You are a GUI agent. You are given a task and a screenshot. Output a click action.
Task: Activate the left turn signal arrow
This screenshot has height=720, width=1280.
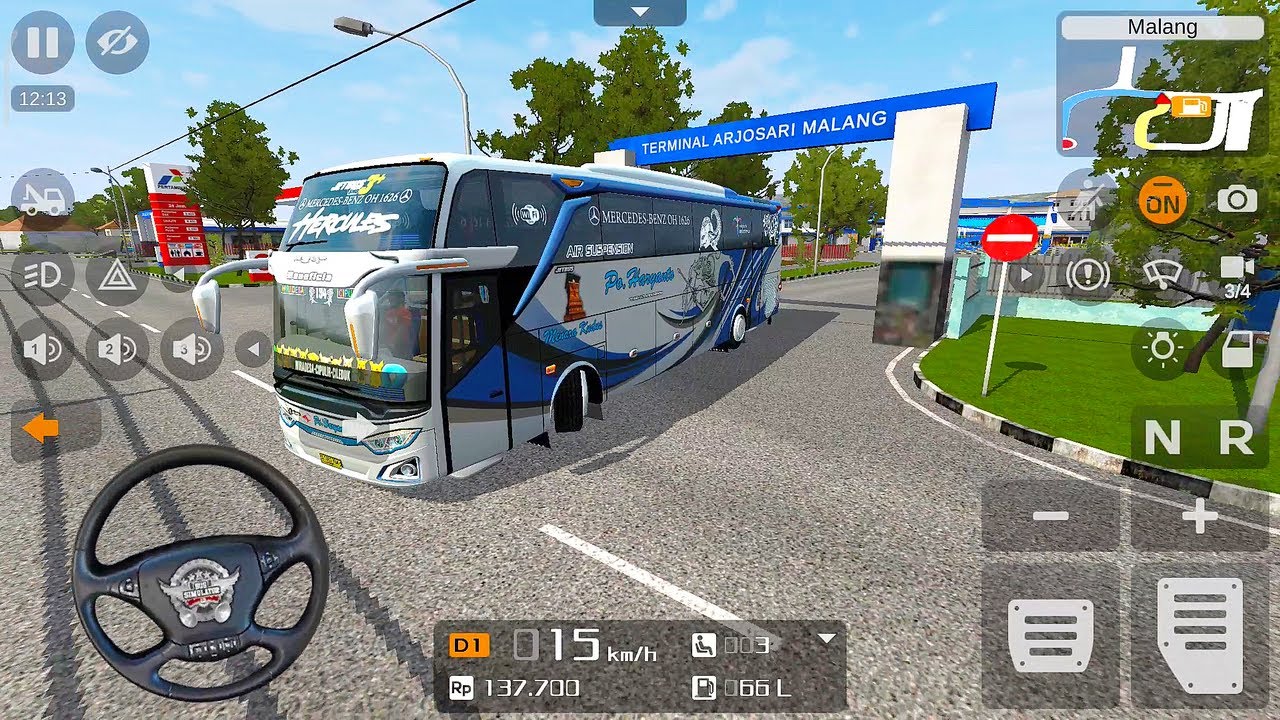pyautogui.click(x=42, y=429)
